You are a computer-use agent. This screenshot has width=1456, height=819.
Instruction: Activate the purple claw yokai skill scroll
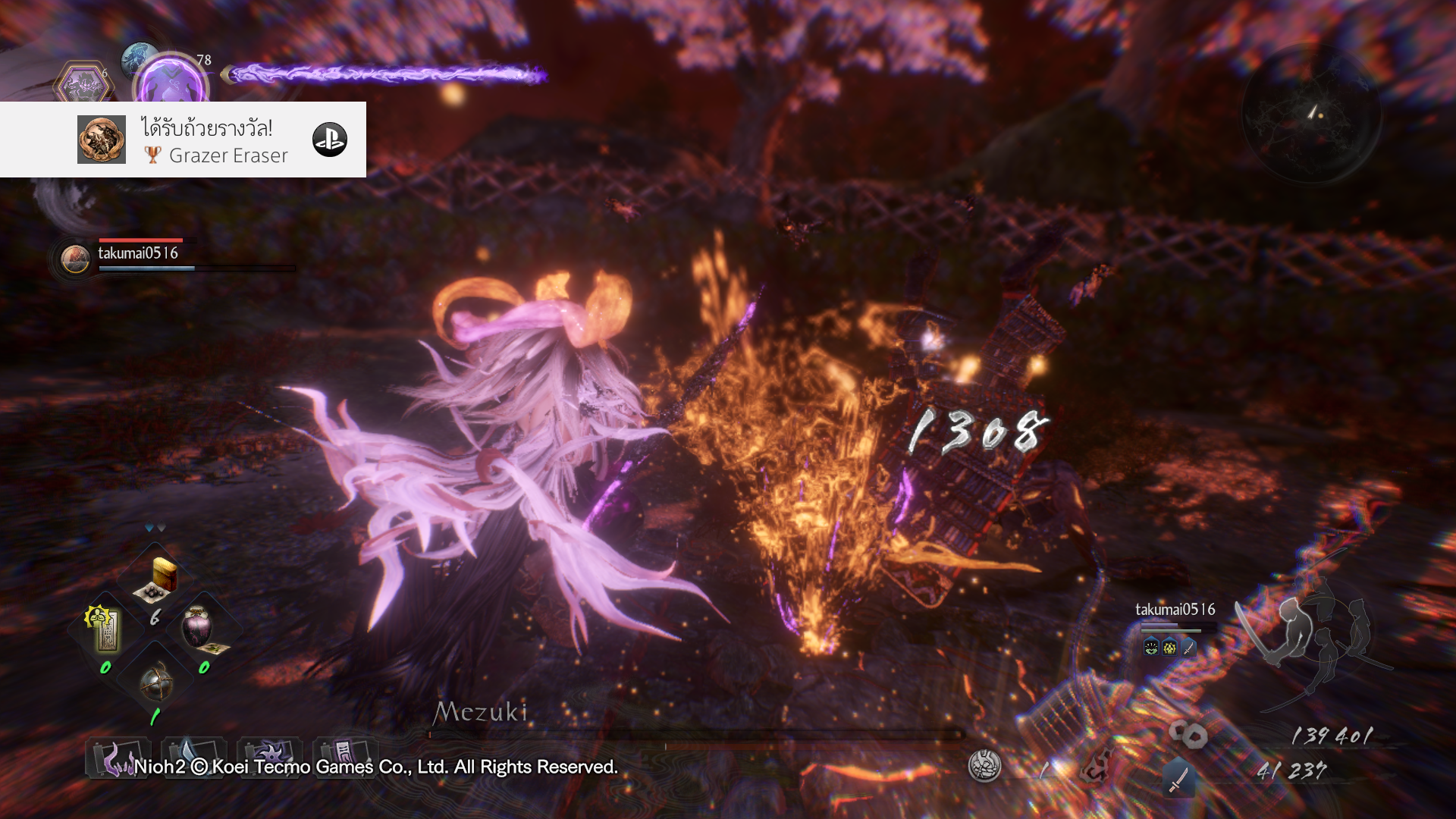(x=117, y=758)
